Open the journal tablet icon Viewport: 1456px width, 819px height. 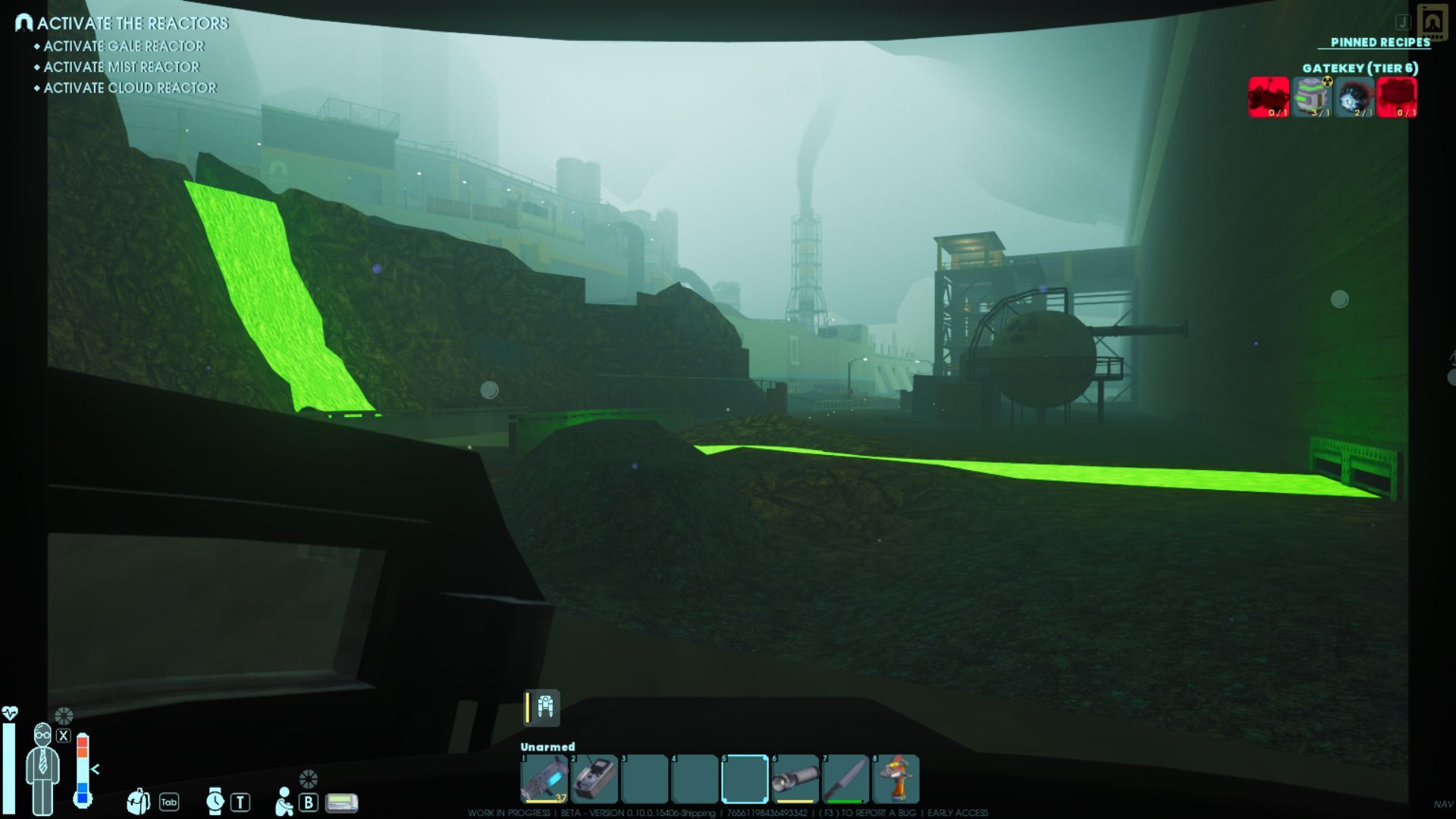coord(1432,22)
